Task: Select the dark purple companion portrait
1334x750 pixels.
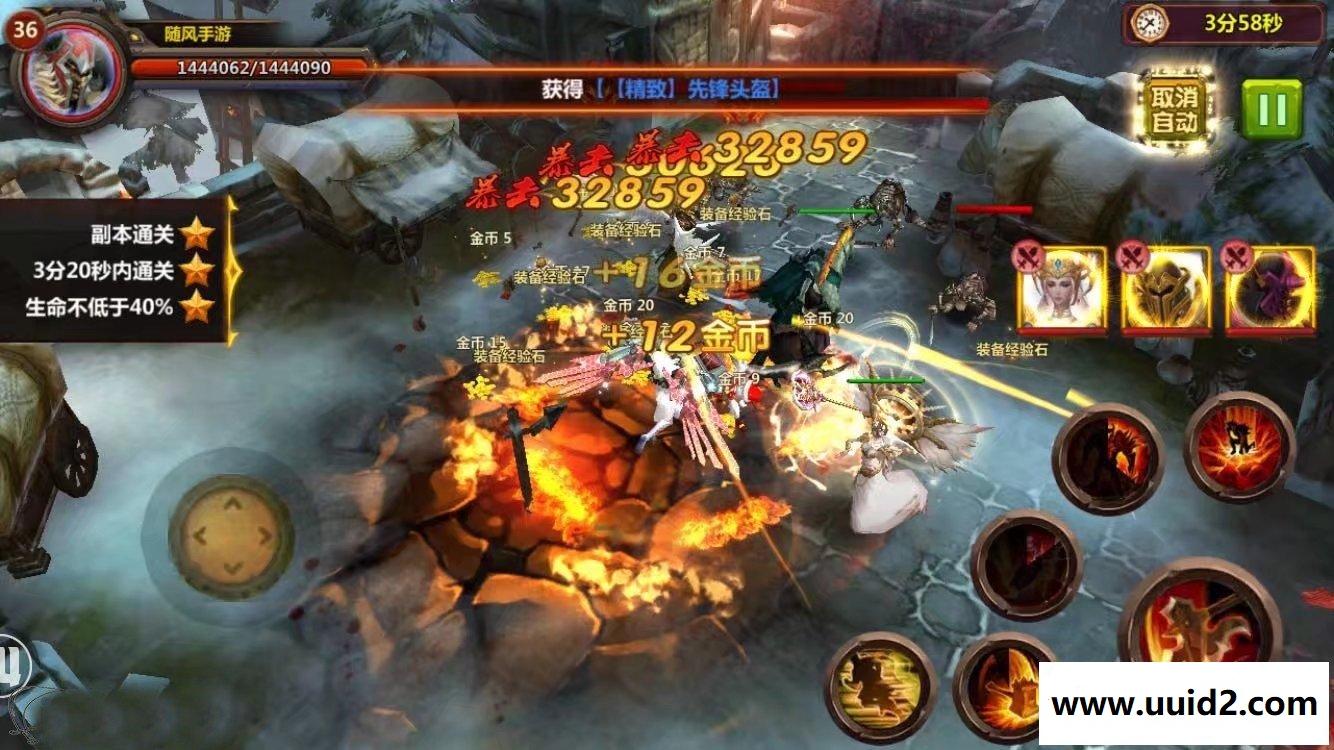Action: pos(1270,289)
